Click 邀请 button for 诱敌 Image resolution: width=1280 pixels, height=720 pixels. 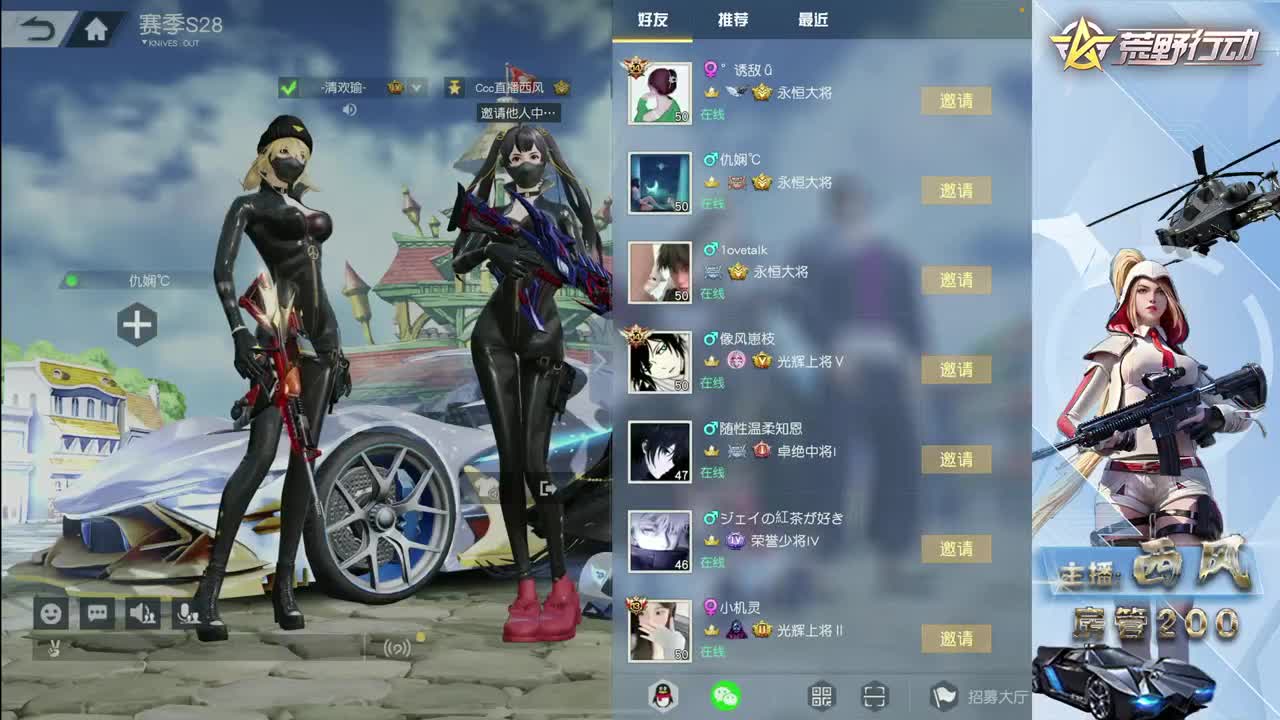(955, 102)
